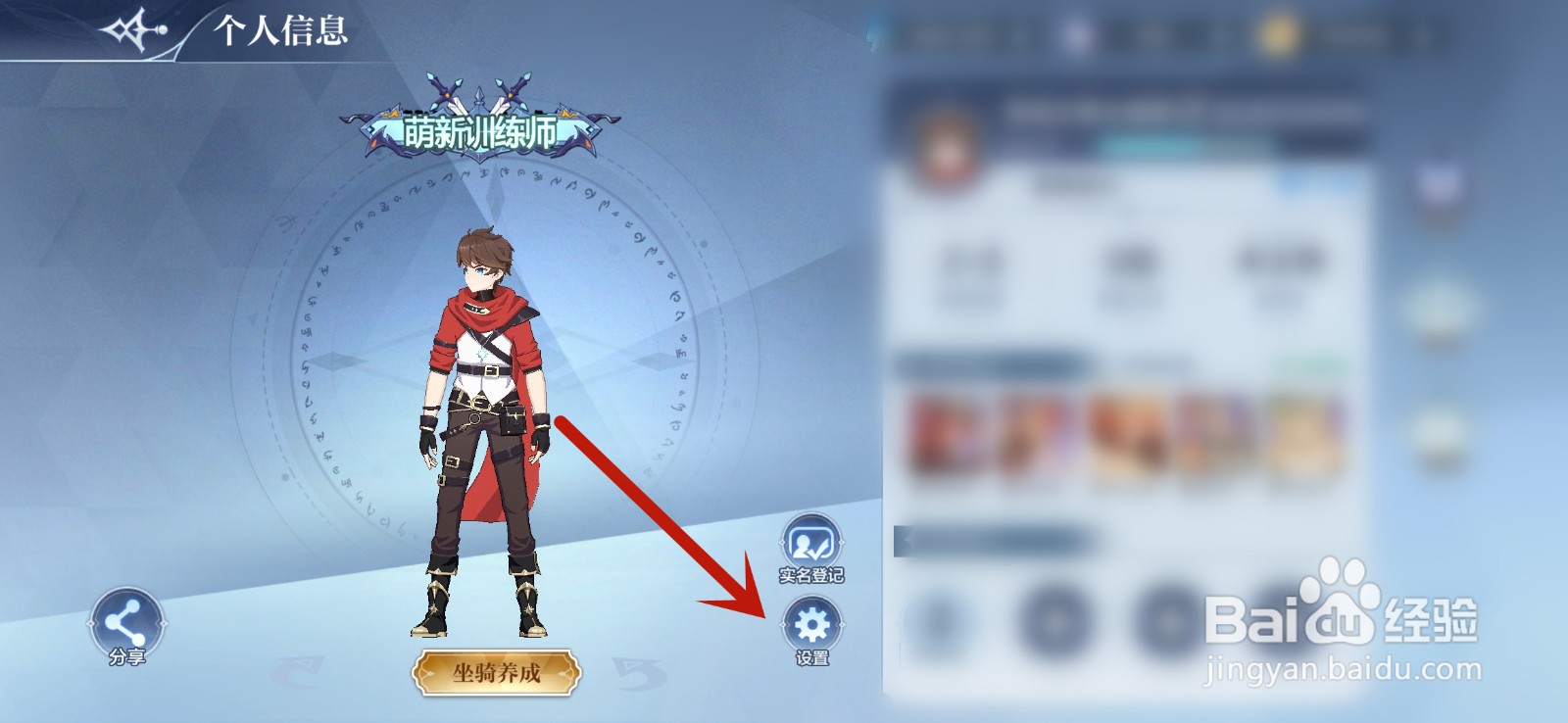Tap the gold coin currency icon in top bar
Image resolution: width=1568 pixels, height=723 pixels.
(x=1279, y=34)
